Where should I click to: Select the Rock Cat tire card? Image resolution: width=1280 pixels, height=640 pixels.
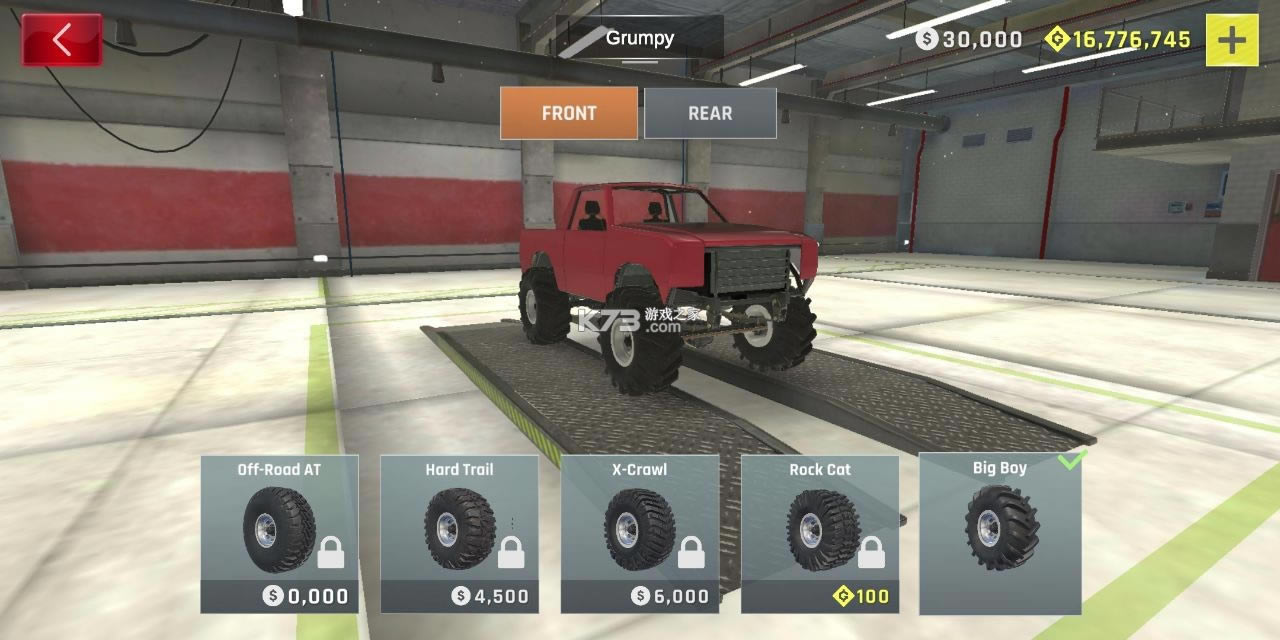(820, 534)
